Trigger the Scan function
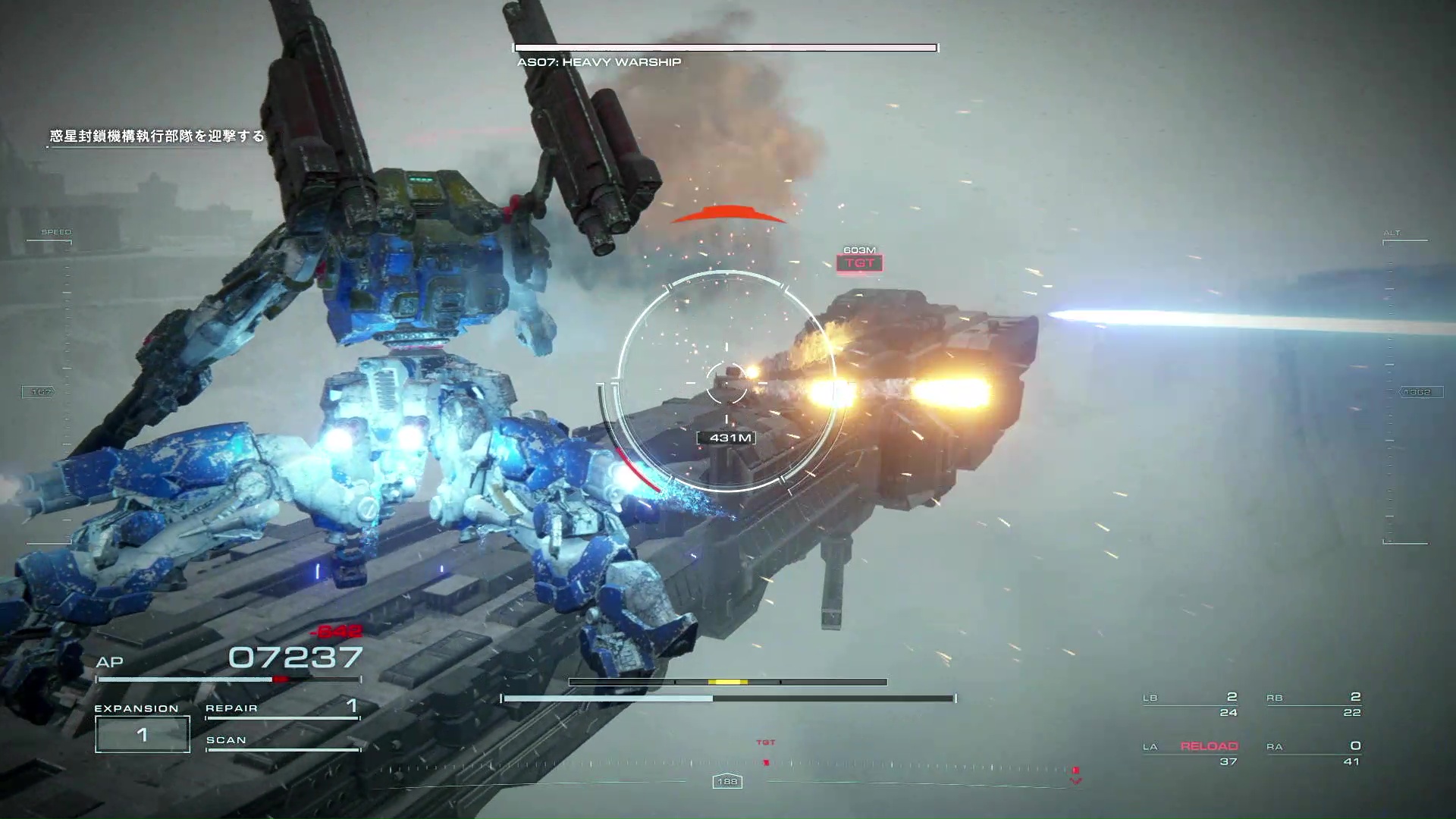The image size is (1456, 819). 282,741
